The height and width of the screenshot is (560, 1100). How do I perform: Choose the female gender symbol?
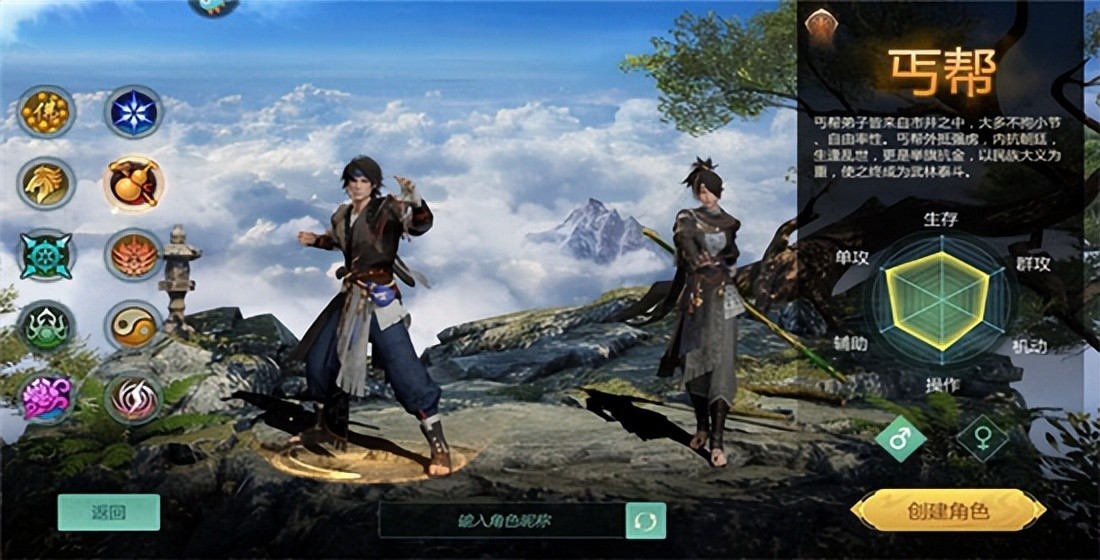pyautogui.click(x=981, y=438)
